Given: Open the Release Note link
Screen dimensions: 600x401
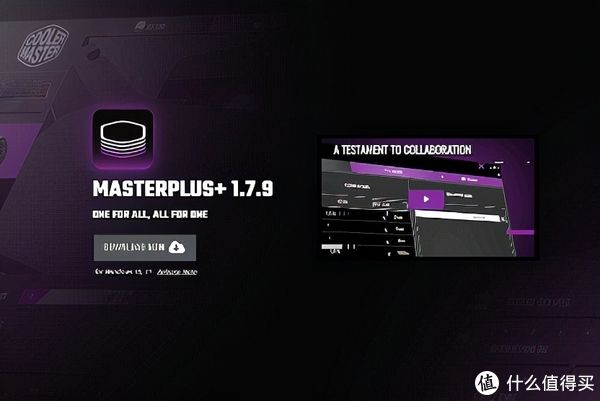Looking at the screenshot, I should coord(176,271).
